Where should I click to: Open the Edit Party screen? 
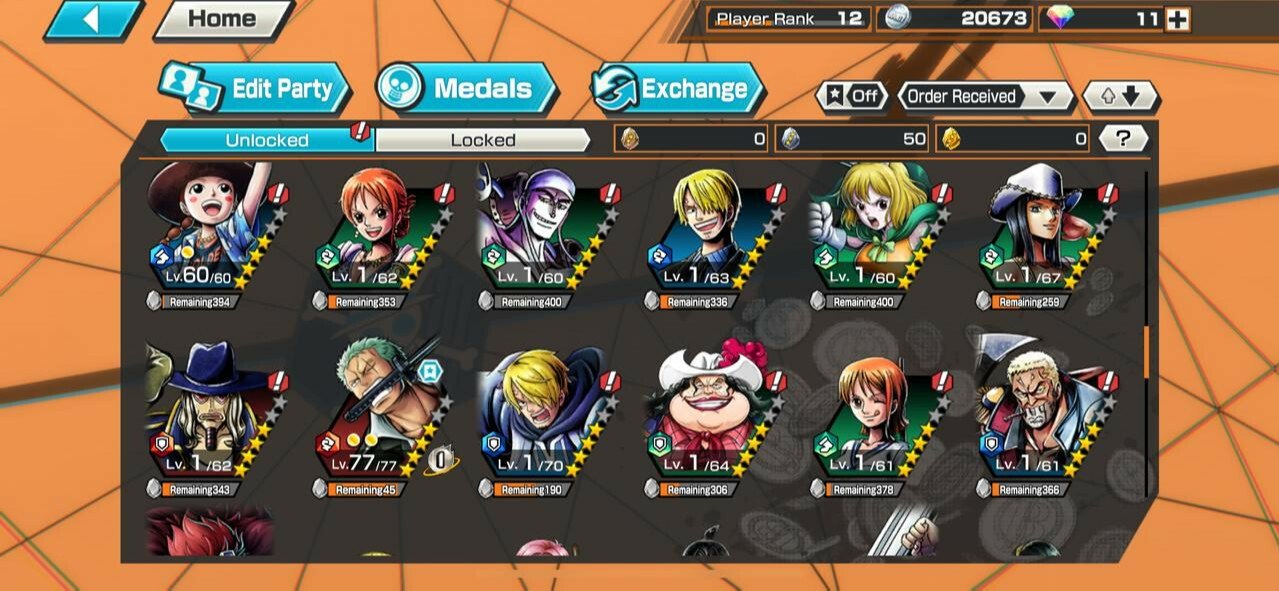coord(256,89)
